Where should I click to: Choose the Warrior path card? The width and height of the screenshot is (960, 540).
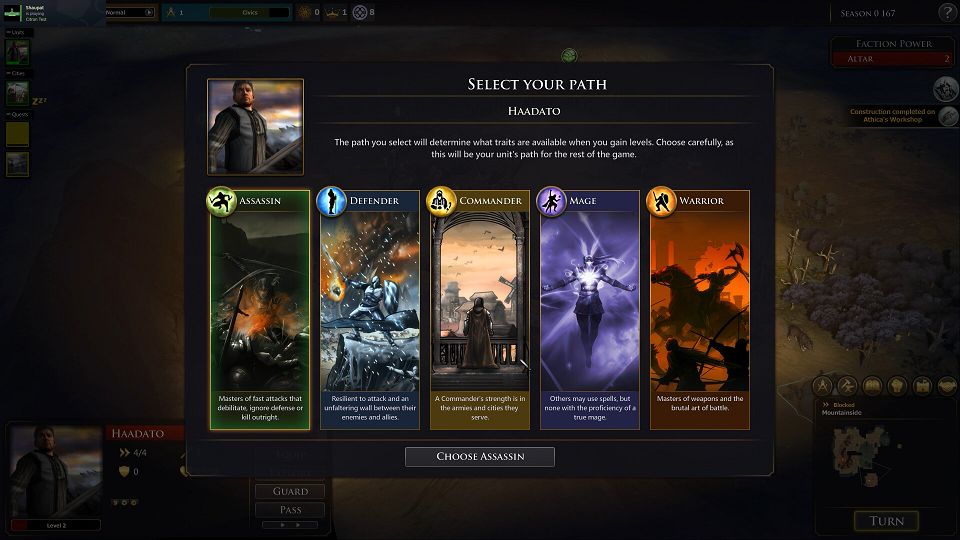coord(699,310)
